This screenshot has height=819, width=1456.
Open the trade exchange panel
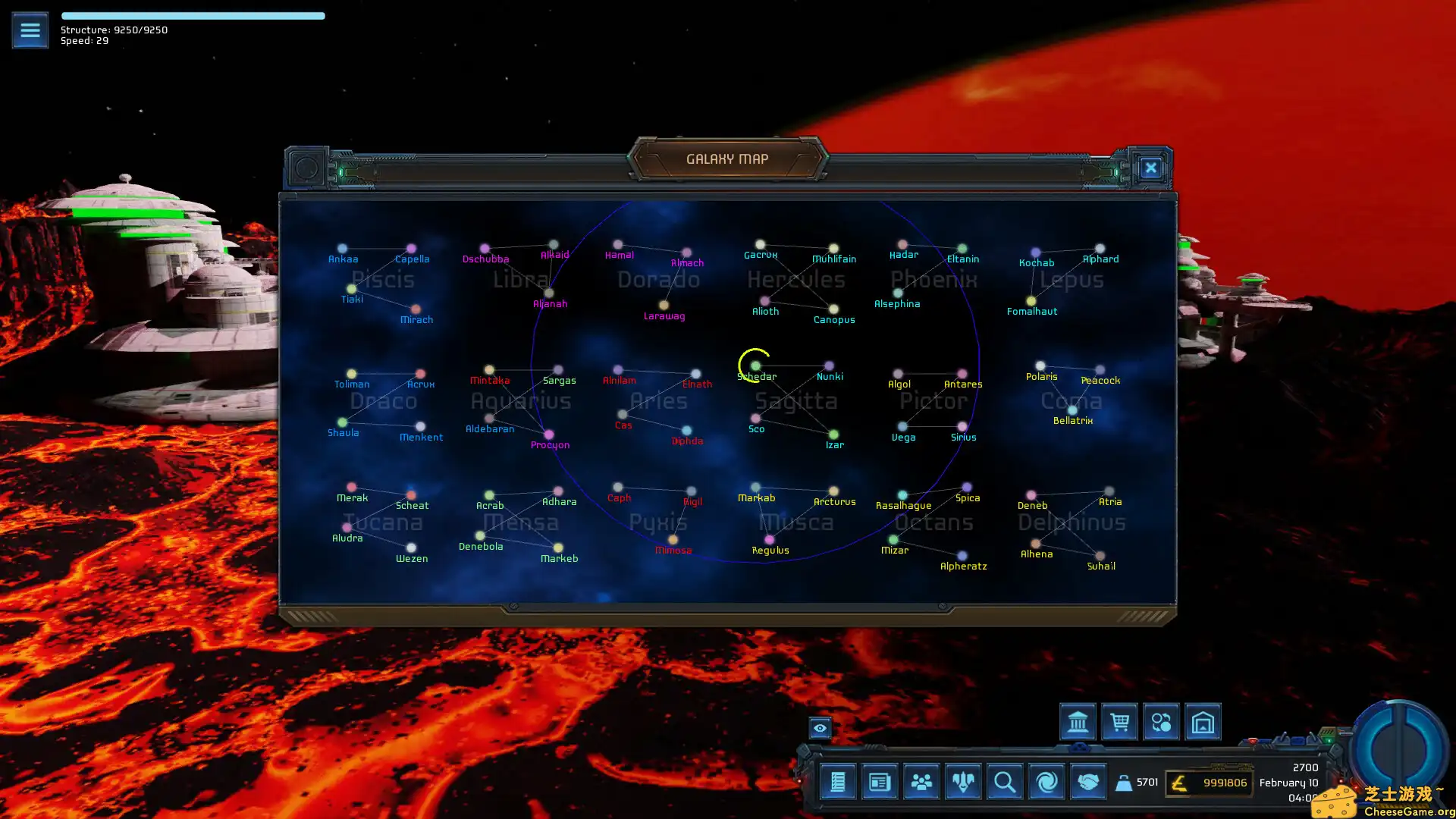[x=1161, y=722]
